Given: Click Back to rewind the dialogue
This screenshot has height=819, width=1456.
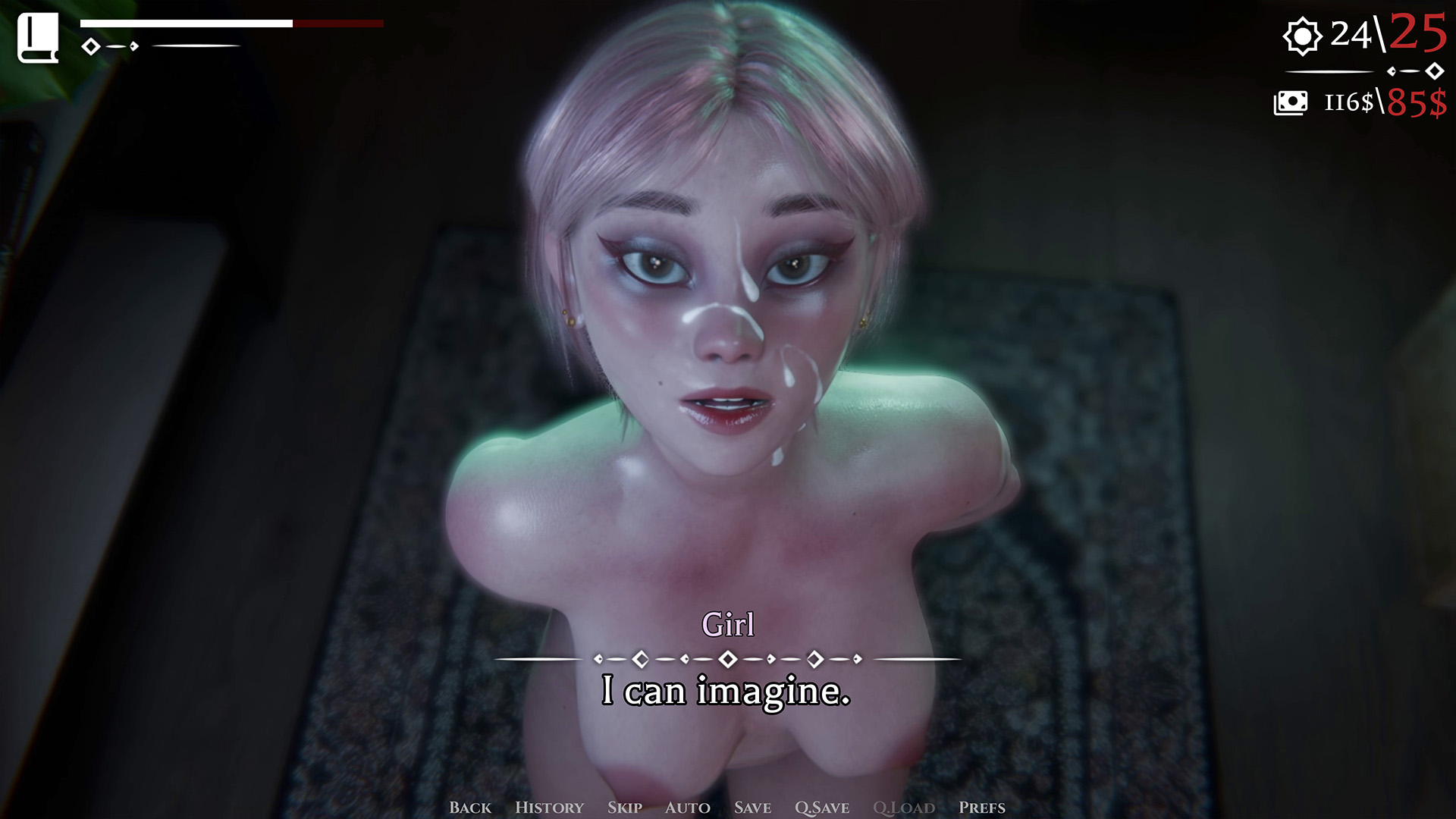Looking at the screenshot, I should (471, 808).
